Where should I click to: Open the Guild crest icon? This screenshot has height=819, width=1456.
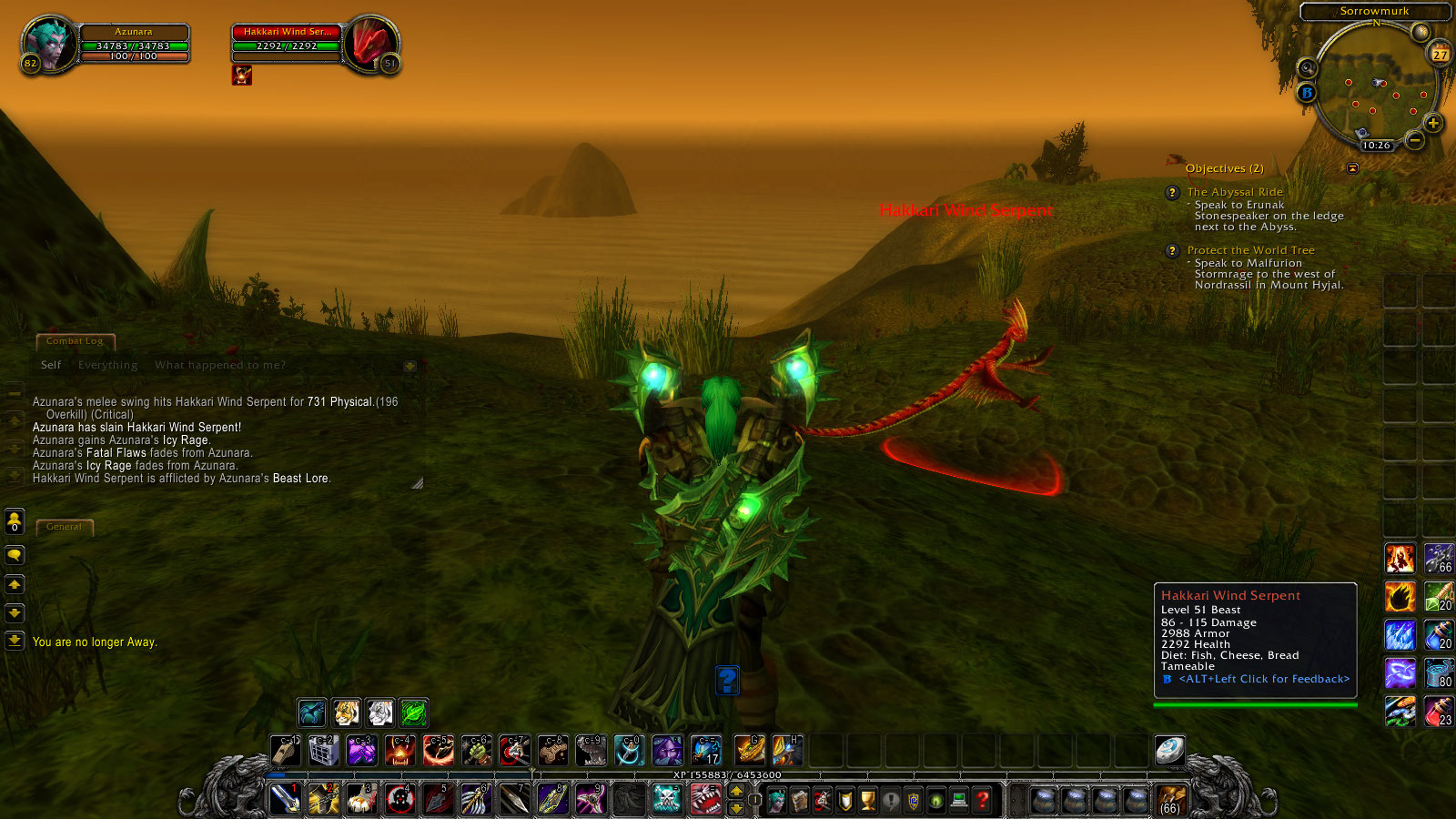tap(913, 800)
